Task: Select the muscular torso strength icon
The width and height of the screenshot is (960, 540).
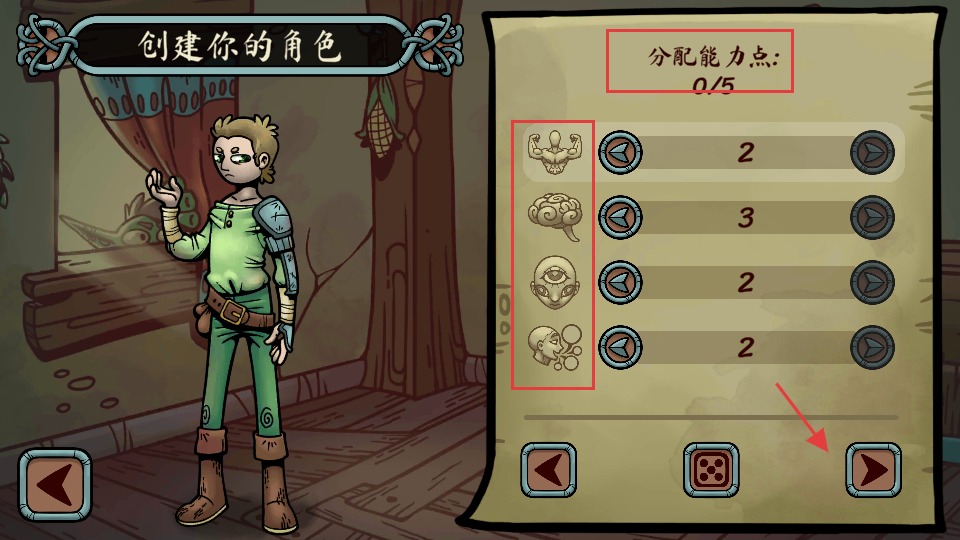Action: tap(554, 152)
